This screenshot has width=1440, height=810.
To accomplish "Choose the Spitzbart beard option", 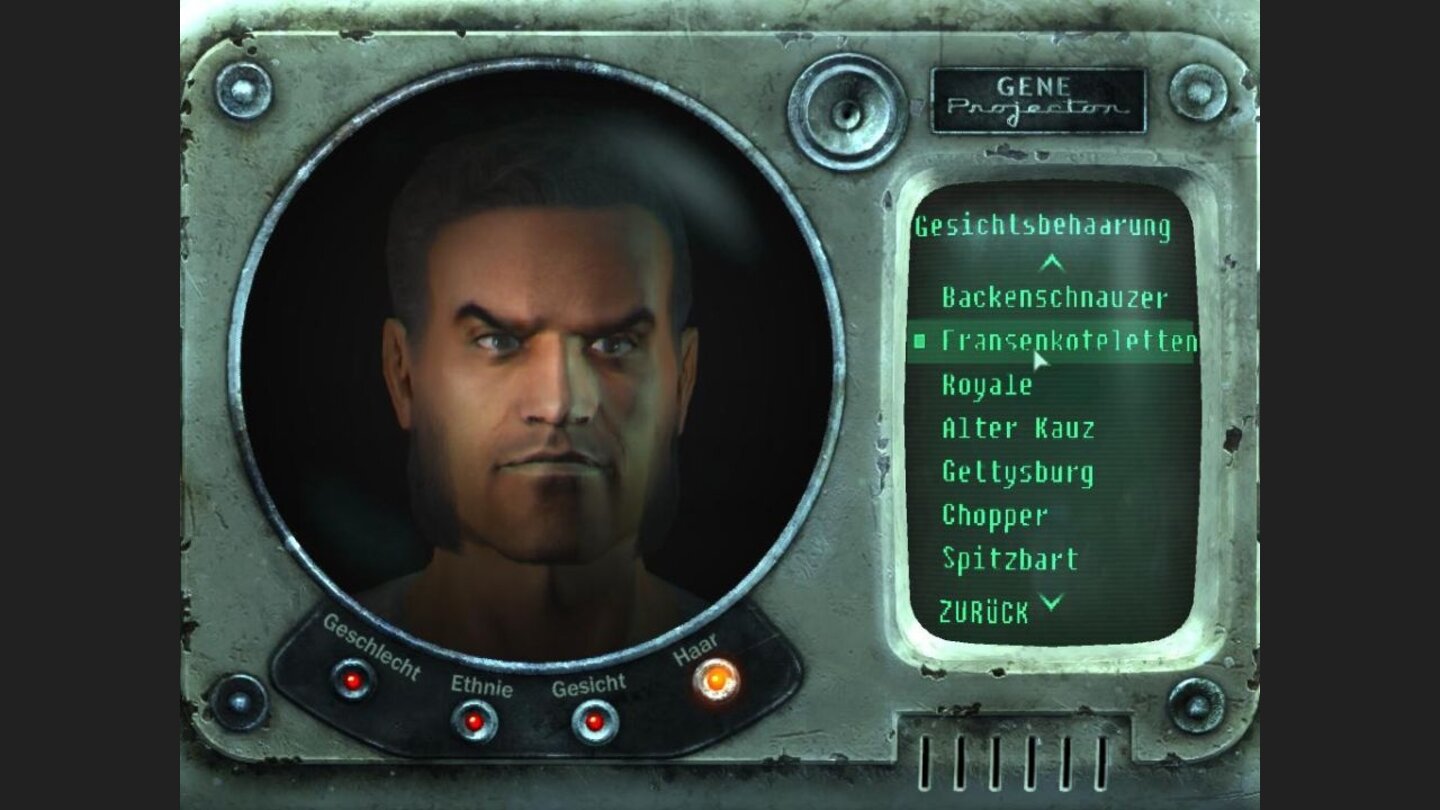I will coord(1007,560).
